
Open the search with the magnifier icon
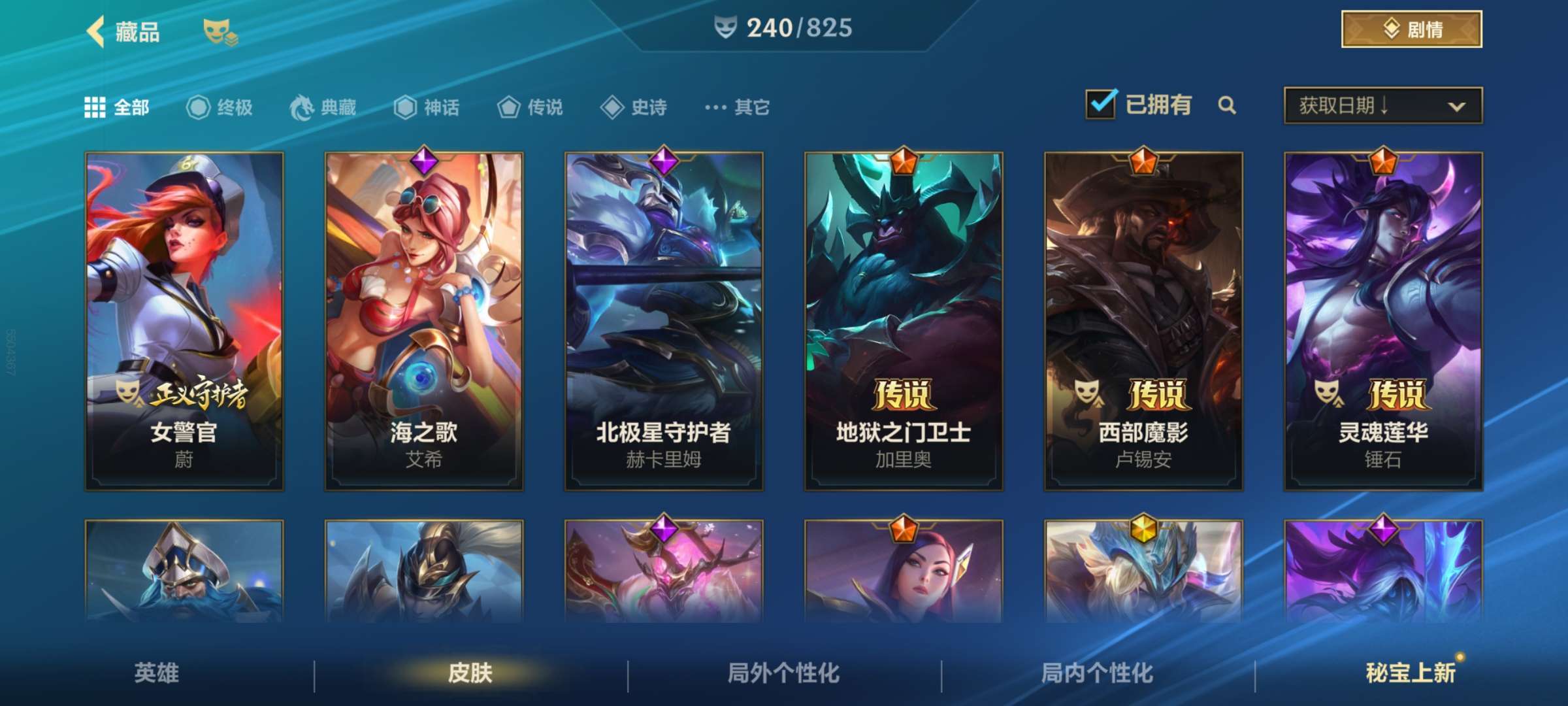click(x=1227, y=105)
